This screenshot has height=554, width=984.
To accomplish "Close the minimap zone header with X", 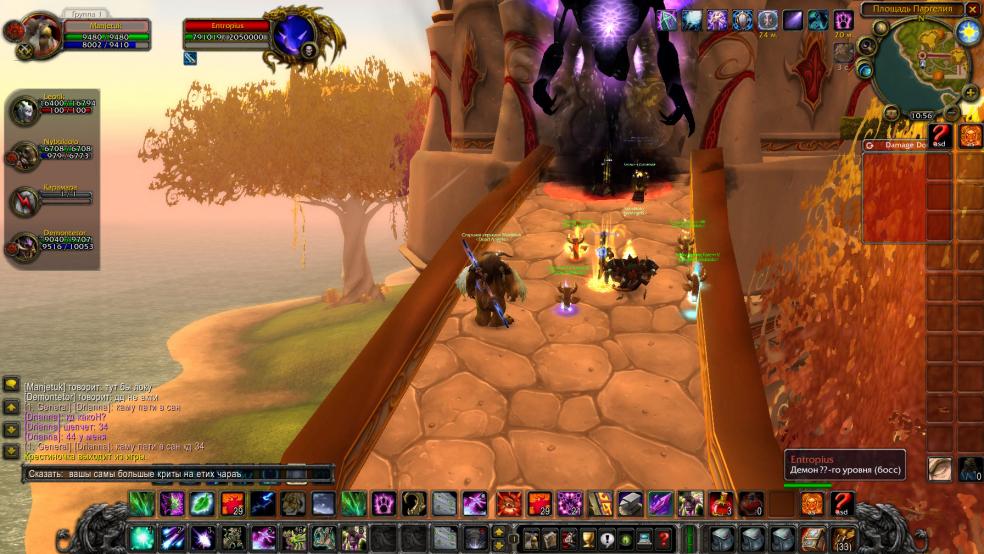I will [972, 9].
